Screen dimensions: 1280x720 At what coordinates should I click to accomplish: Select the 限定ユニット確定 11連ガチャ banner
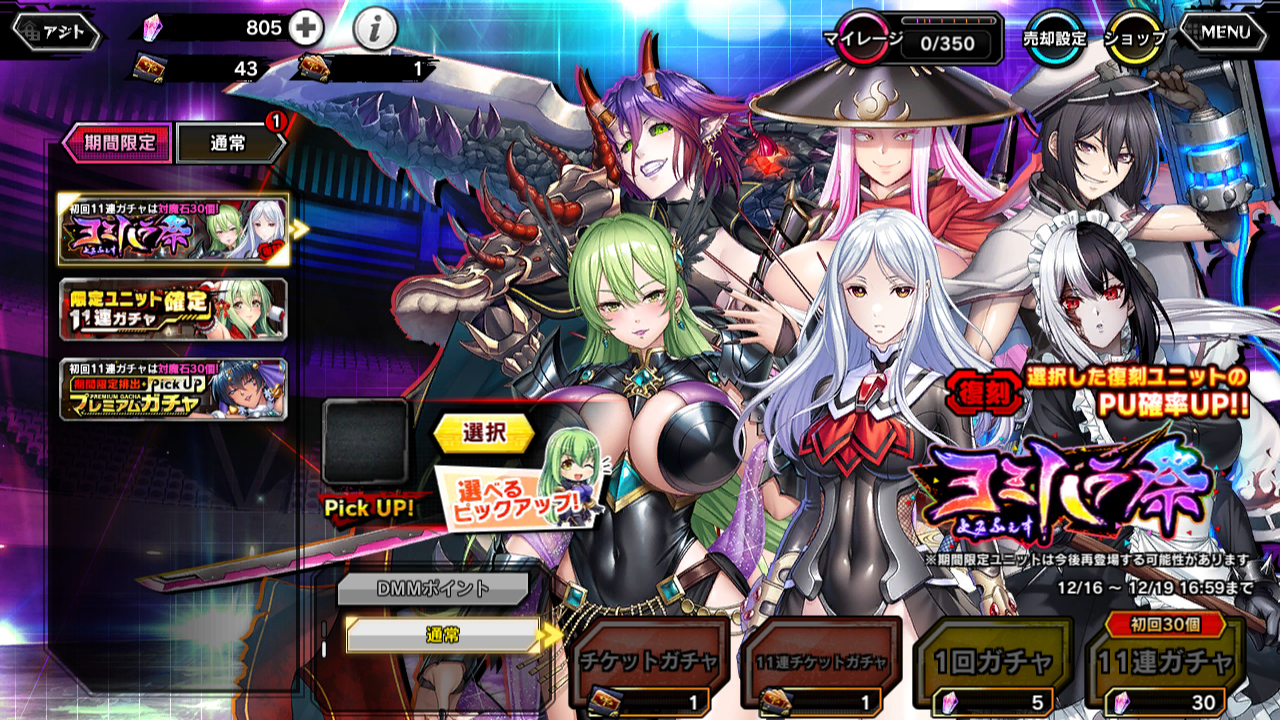click(x=173, y=309)
